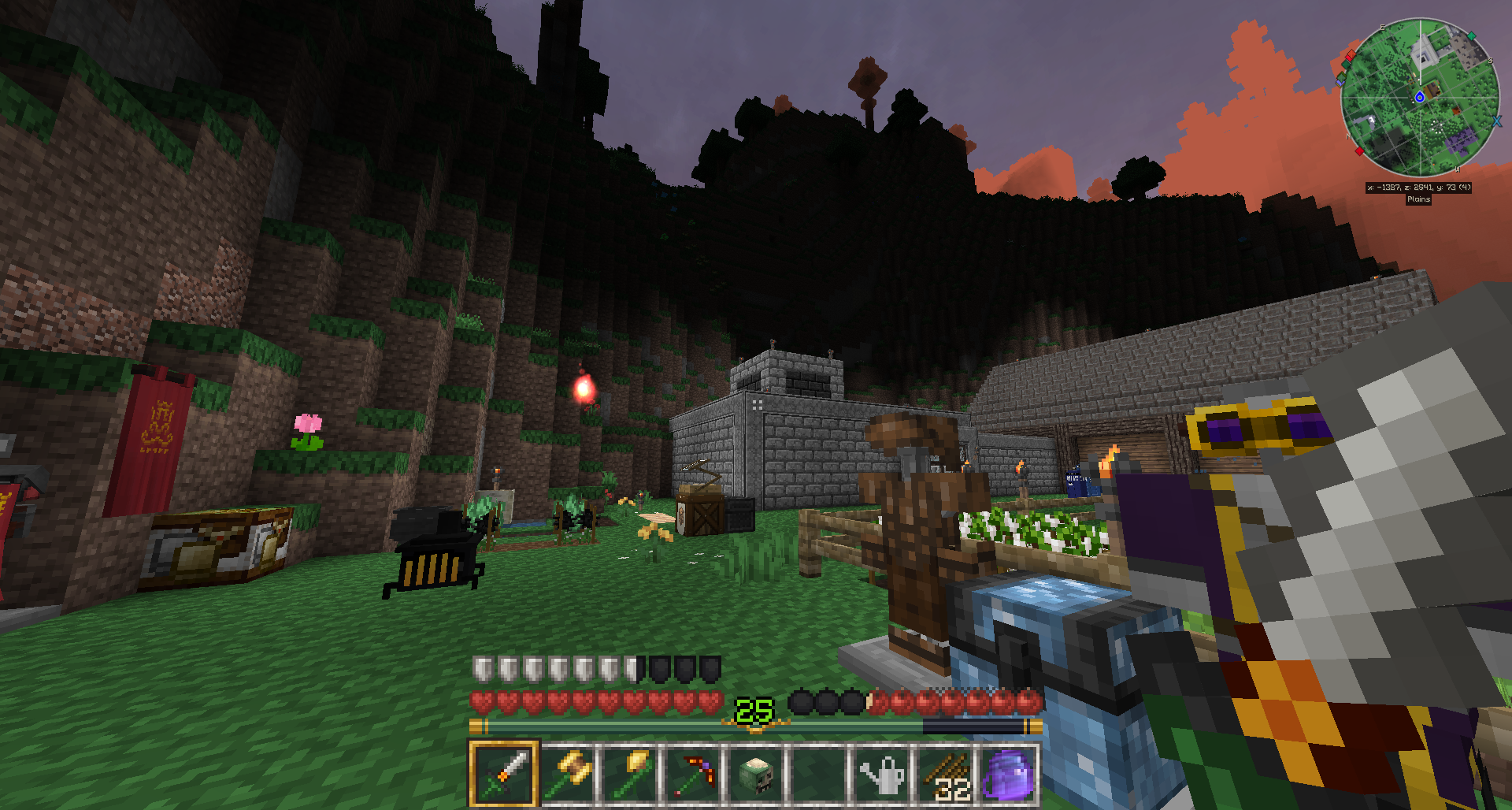Select the stack of 32 sticks

[945, 774]
